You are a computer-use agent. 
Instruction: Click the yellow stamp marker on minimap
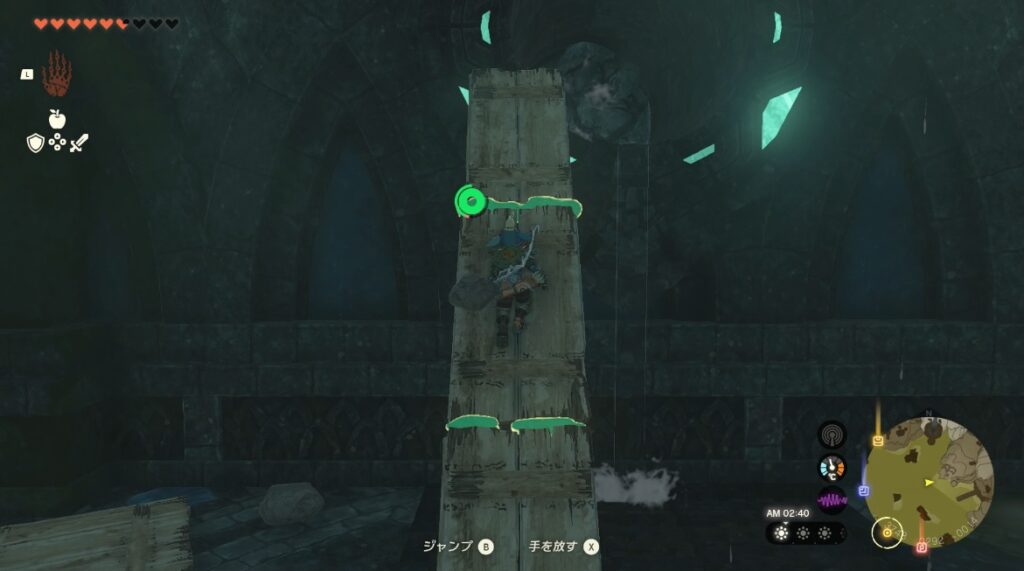pyautogui.click(x=878, y=441)
